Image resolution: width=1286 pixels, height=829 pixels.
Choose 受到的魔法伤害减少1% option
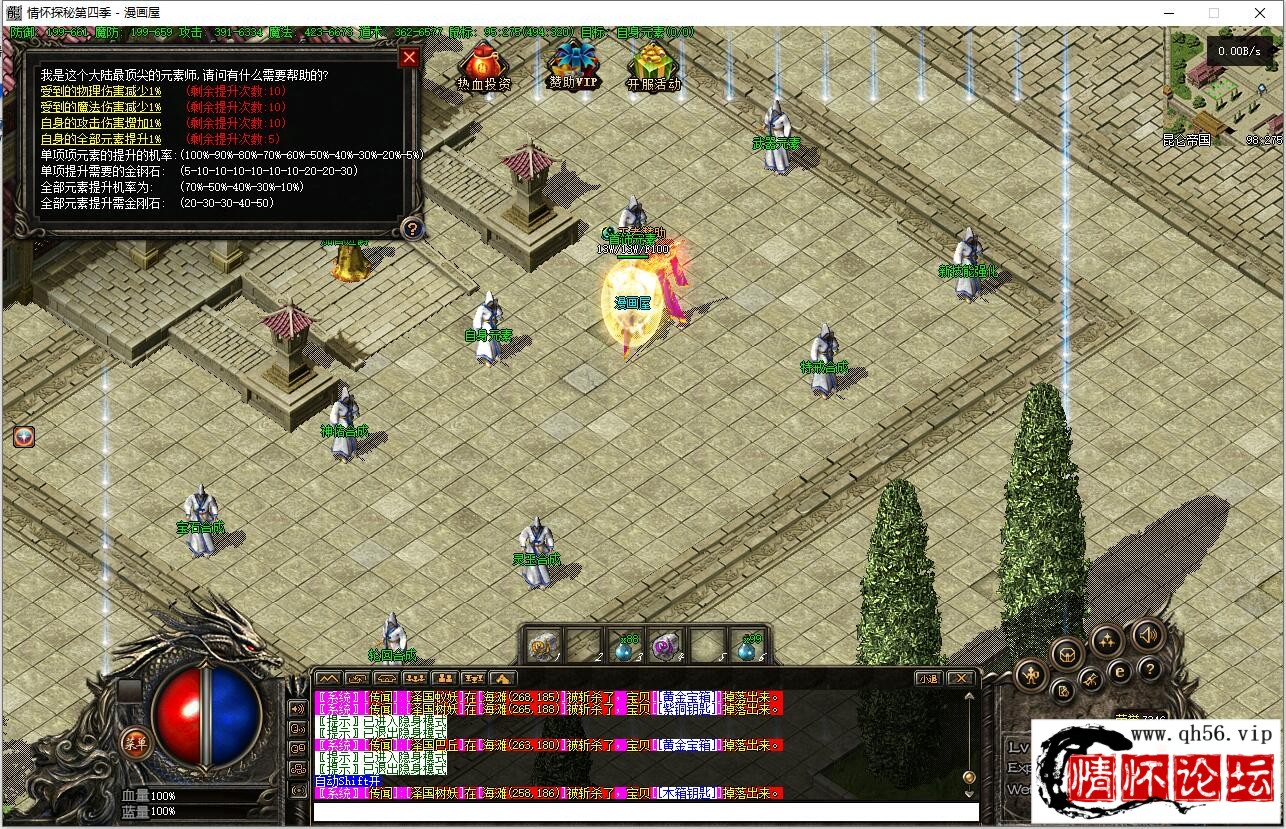pyautogui.click(x=100, y=107)
